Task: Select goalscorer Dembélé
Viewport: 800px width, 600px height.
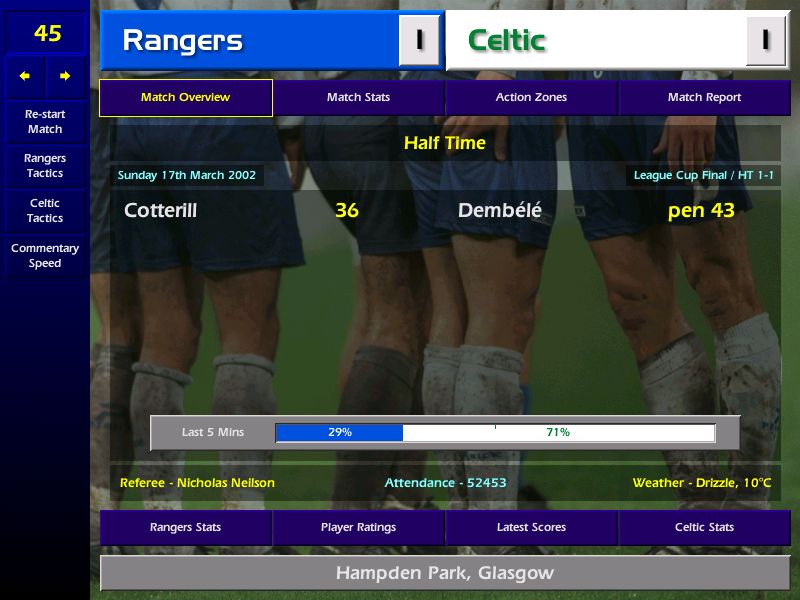Action: tap(499, 211)
